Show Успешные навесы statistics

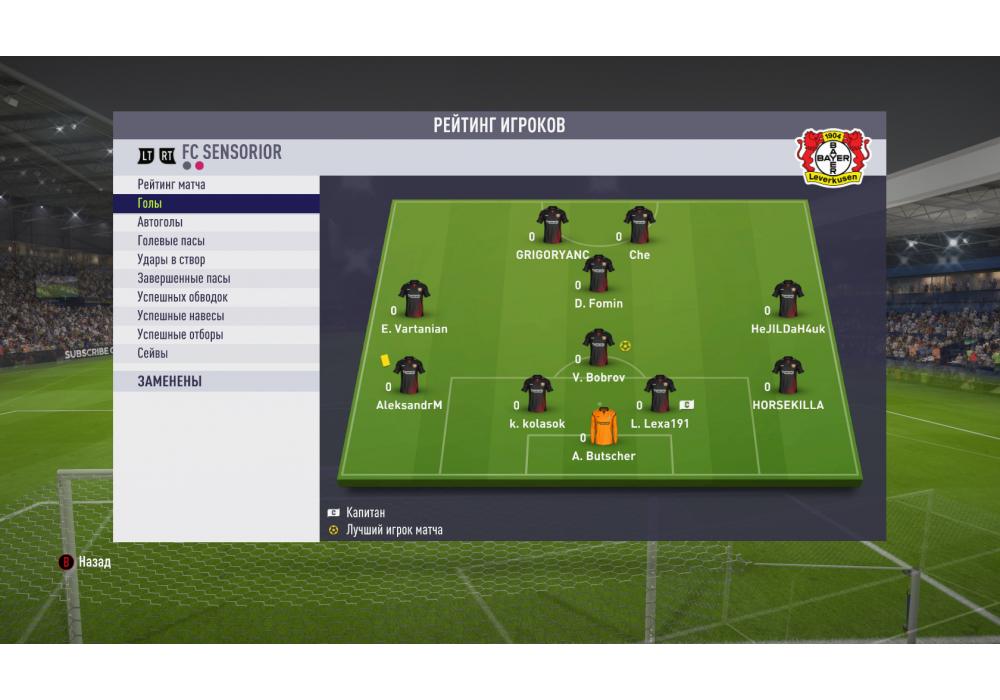click(x=216, y=316)
